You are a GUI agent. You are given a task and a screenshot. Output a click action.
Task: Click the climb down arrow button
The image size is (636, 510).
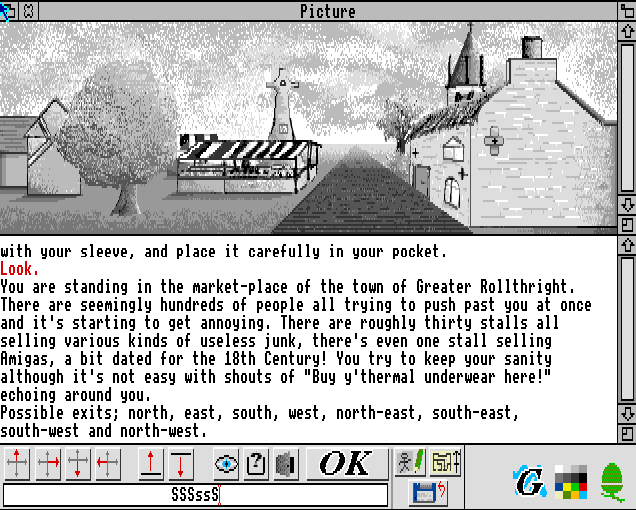coord(180,464)
